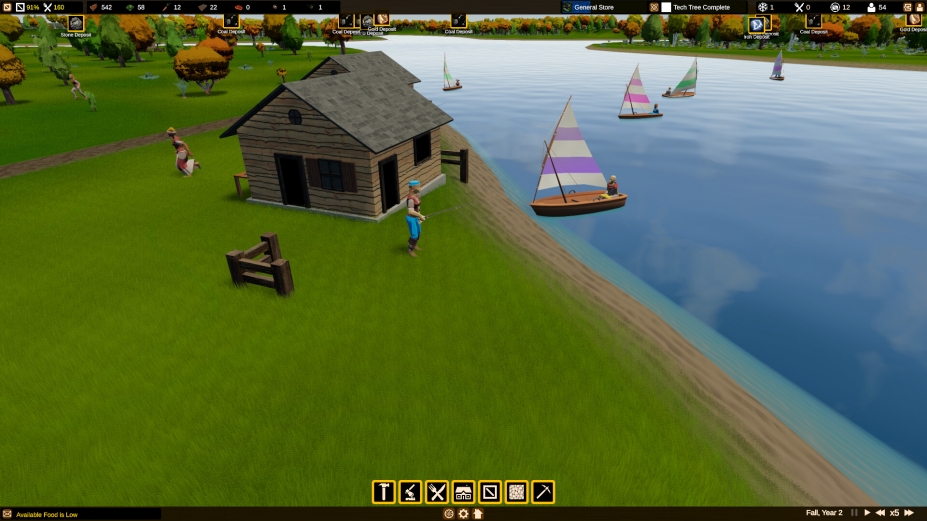Click the small house icon in bottom bar

pos(478,514)
